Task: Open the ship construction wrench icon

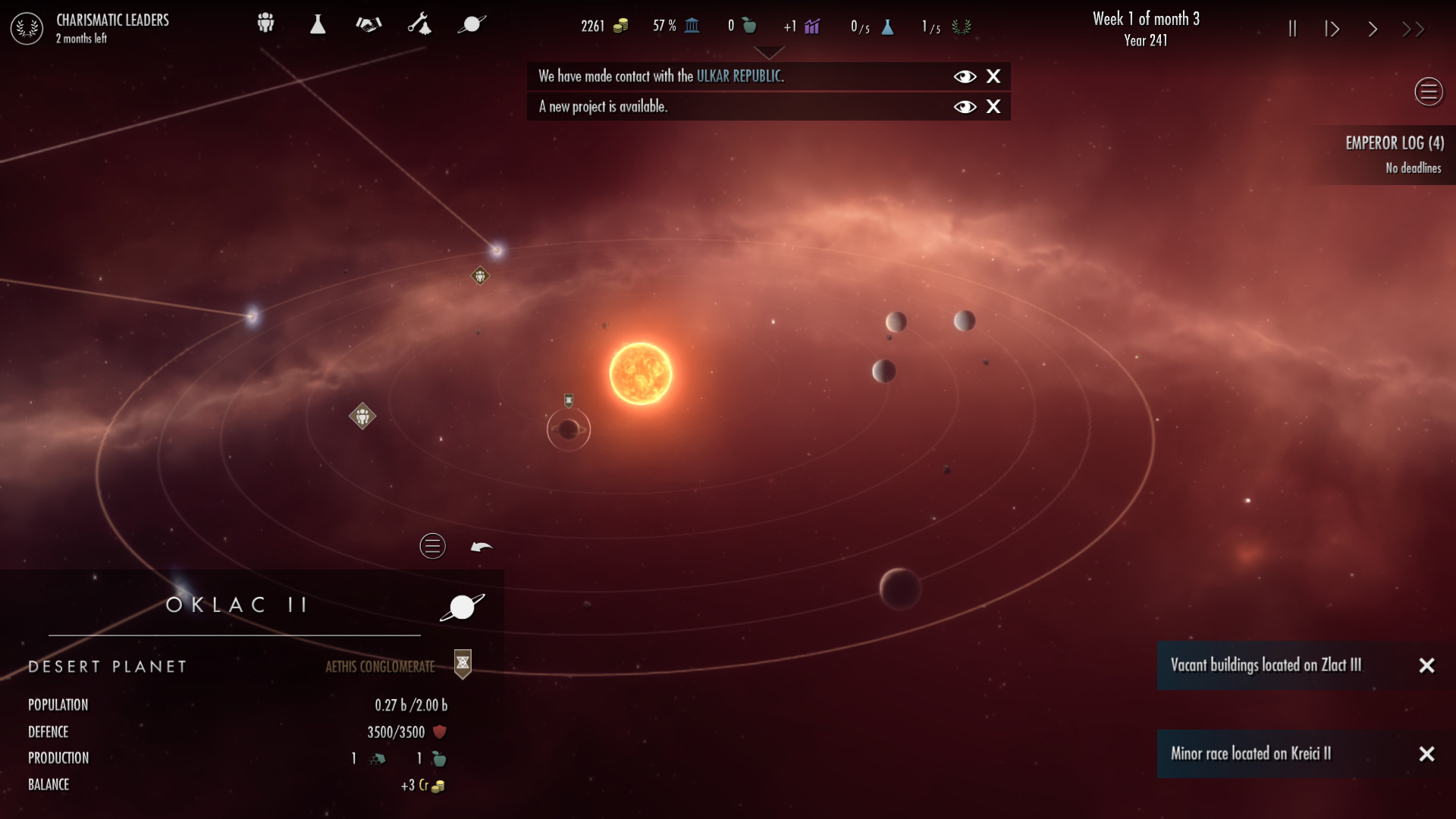Action: pyautogui.click(x=421, y=24)
